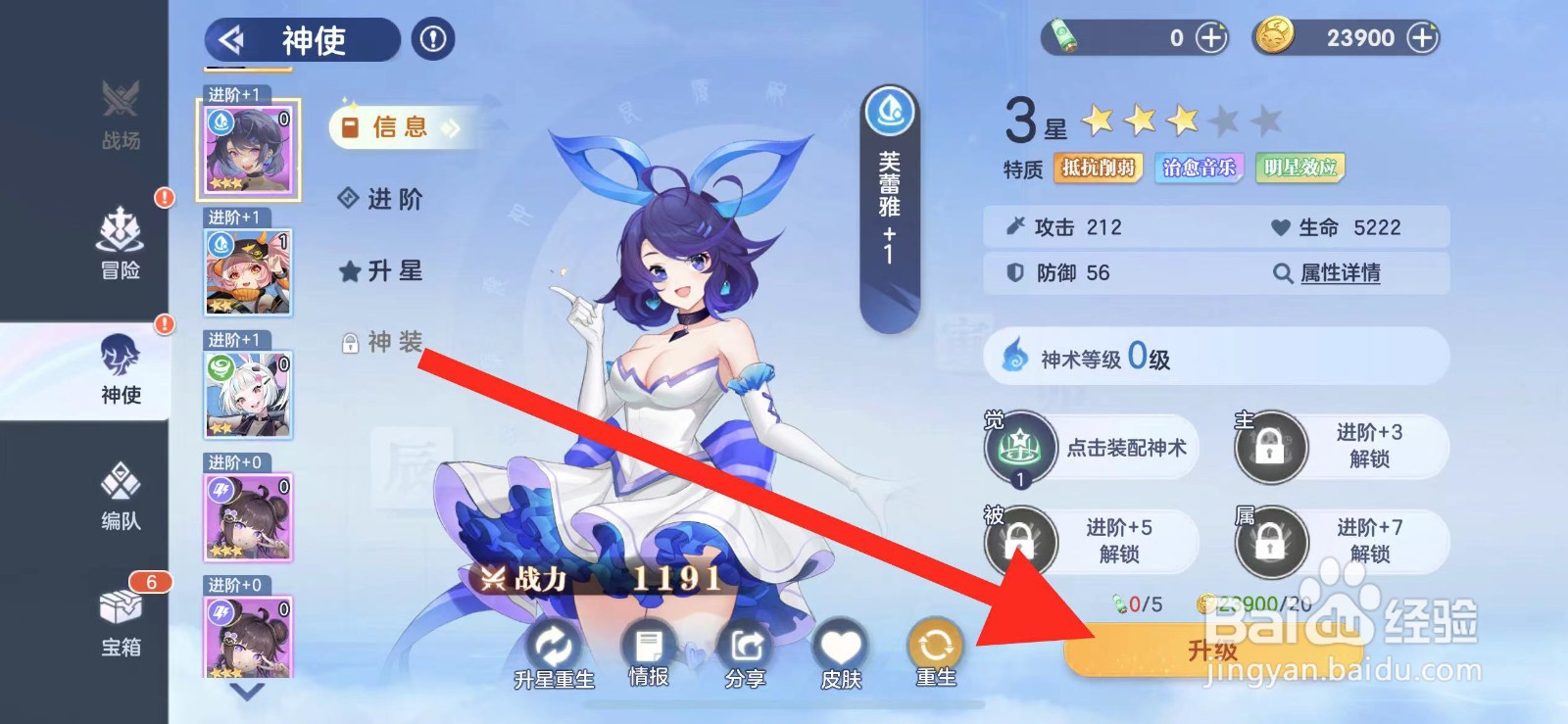This screenshot has height=724, width=1568.
Task: Tap the 抵抗削弱 trait badge
Action: click(x=1100, y=168)
